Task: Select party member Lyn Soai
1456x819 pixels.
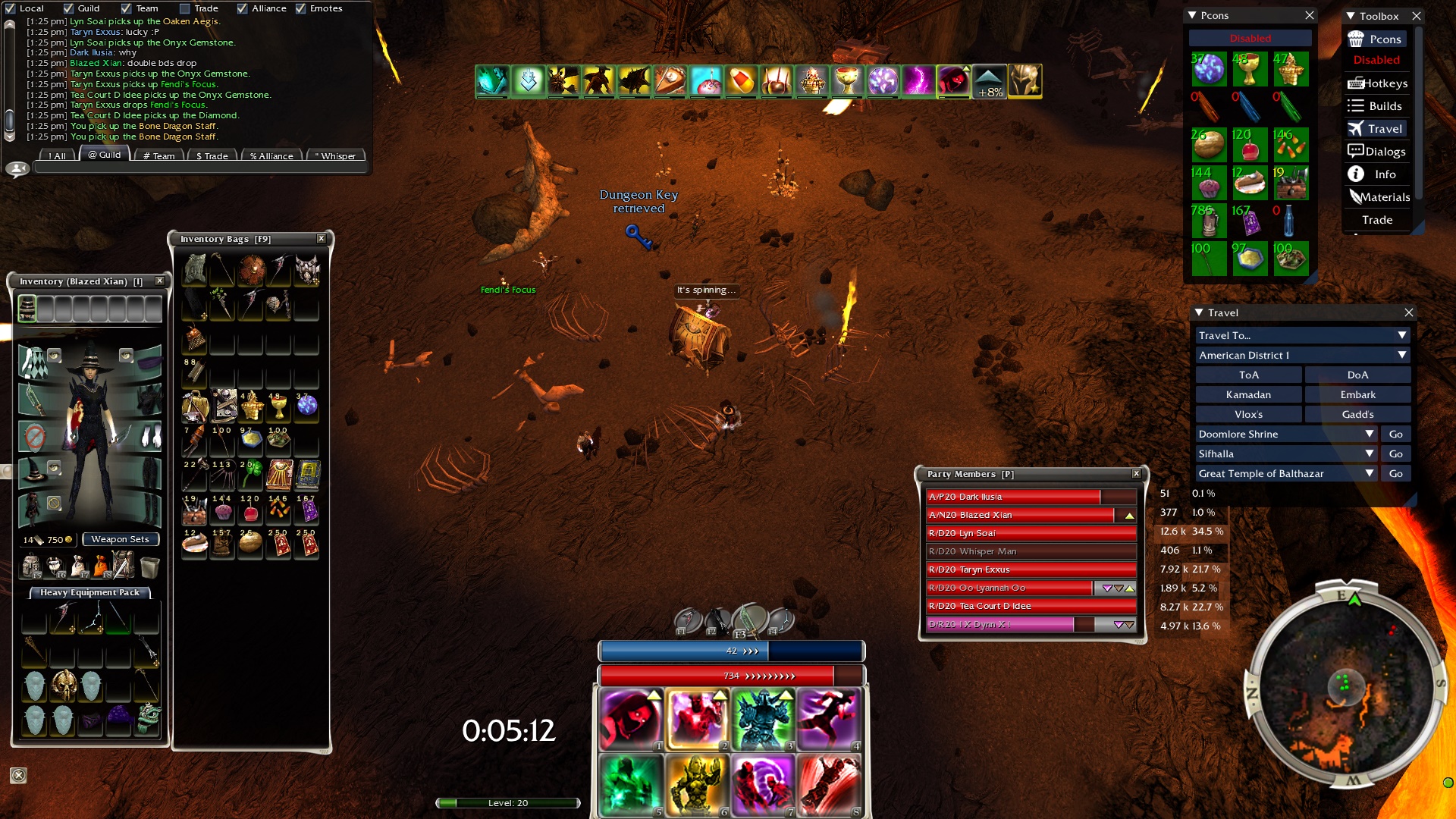Action: pos(1031,533)
